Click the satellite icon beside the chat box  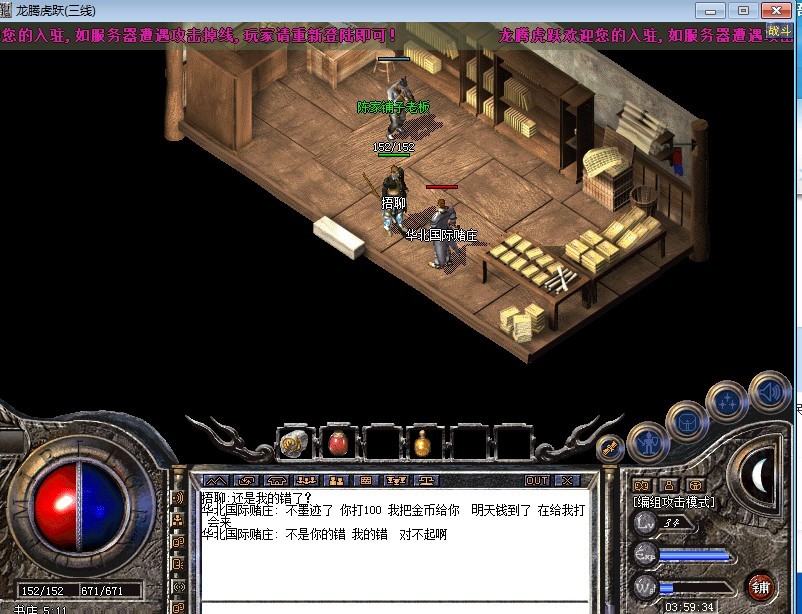607,447
